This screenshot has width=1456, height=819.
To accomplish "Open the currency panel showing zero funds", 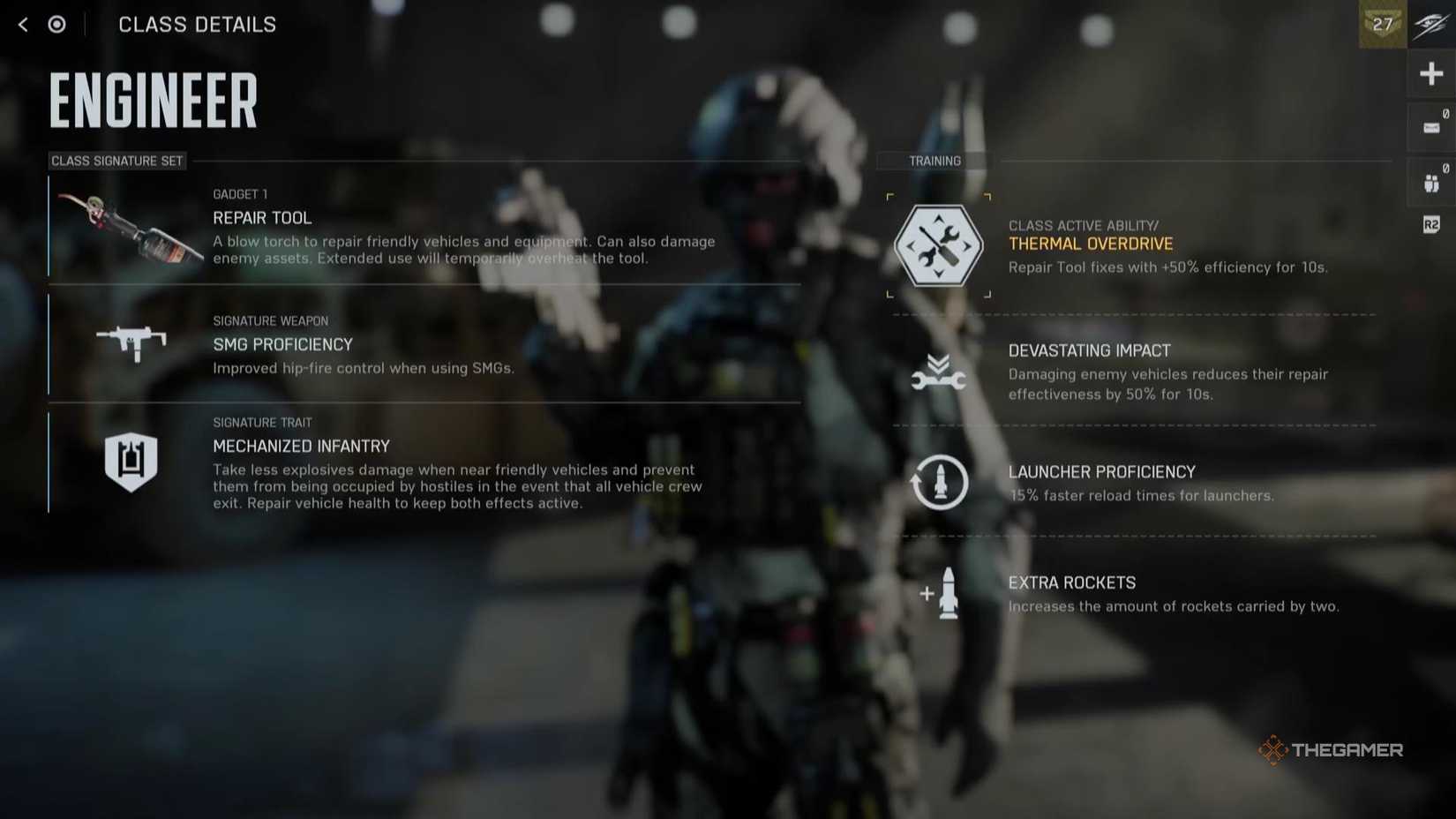I will [1430, 126].
